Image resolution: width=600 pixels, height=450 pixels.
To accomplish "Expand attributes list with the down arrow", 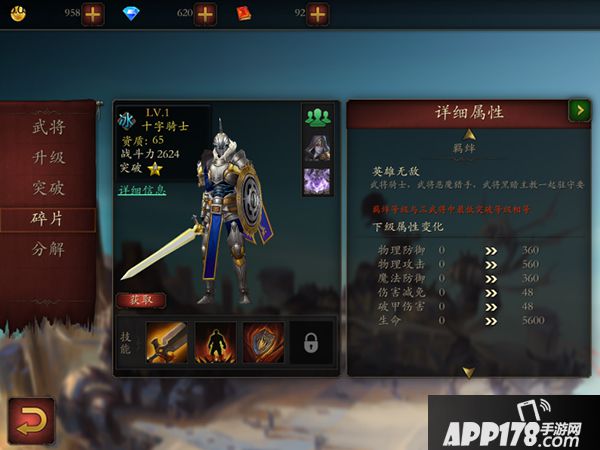I will (x=468, y=372).
